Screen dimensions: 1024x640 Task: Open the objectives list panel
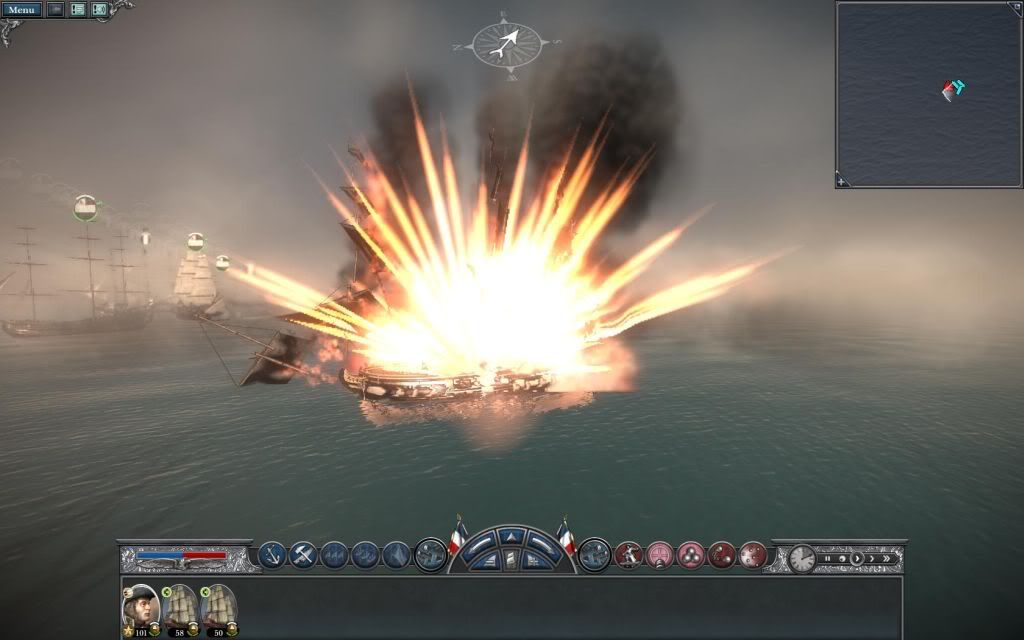coord(77,10)
